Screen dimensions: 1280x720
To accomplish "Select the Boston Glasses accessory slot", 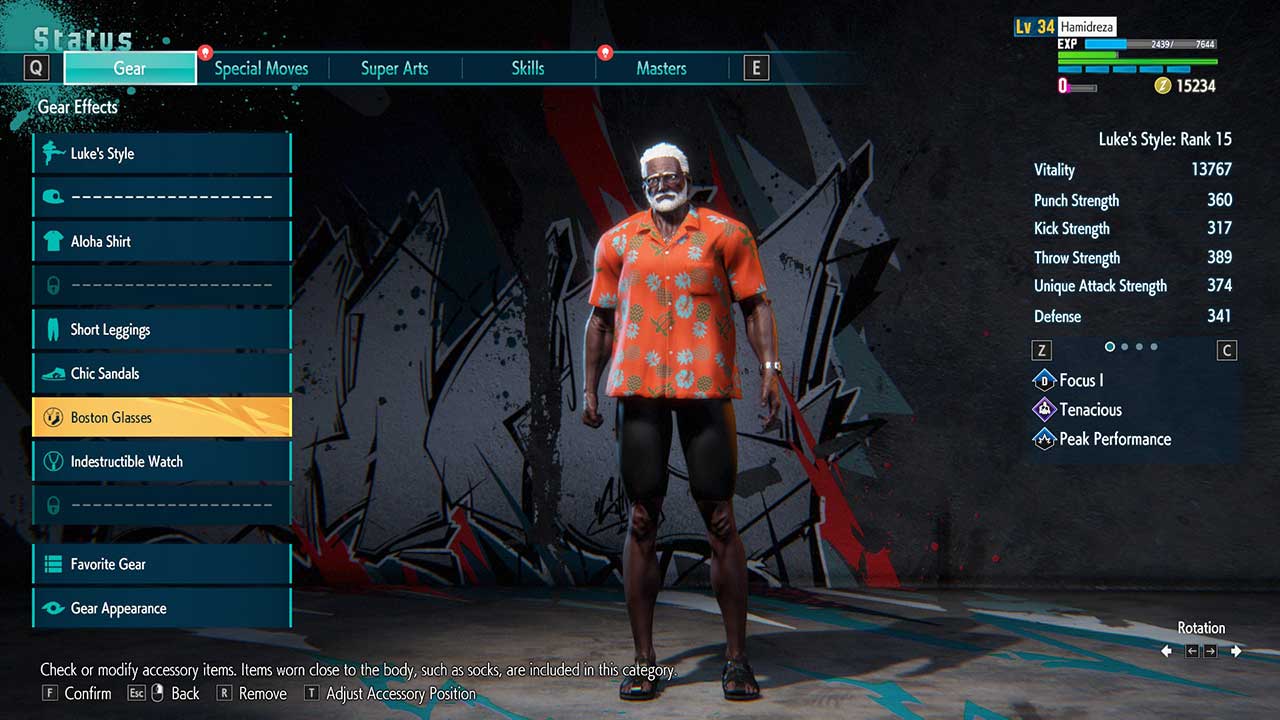I will [x=162, y=417].
